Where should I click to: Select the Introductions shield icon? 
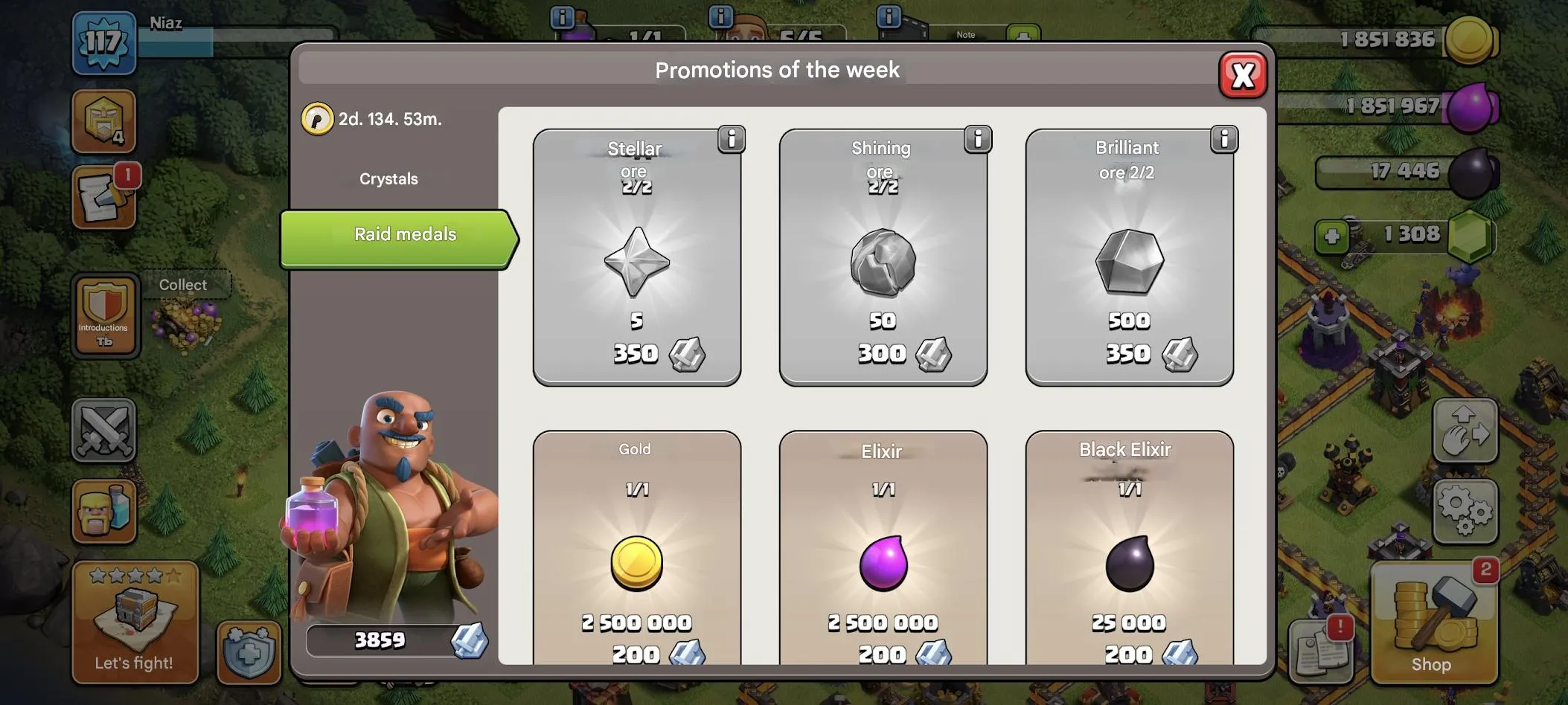pos(104,316)
